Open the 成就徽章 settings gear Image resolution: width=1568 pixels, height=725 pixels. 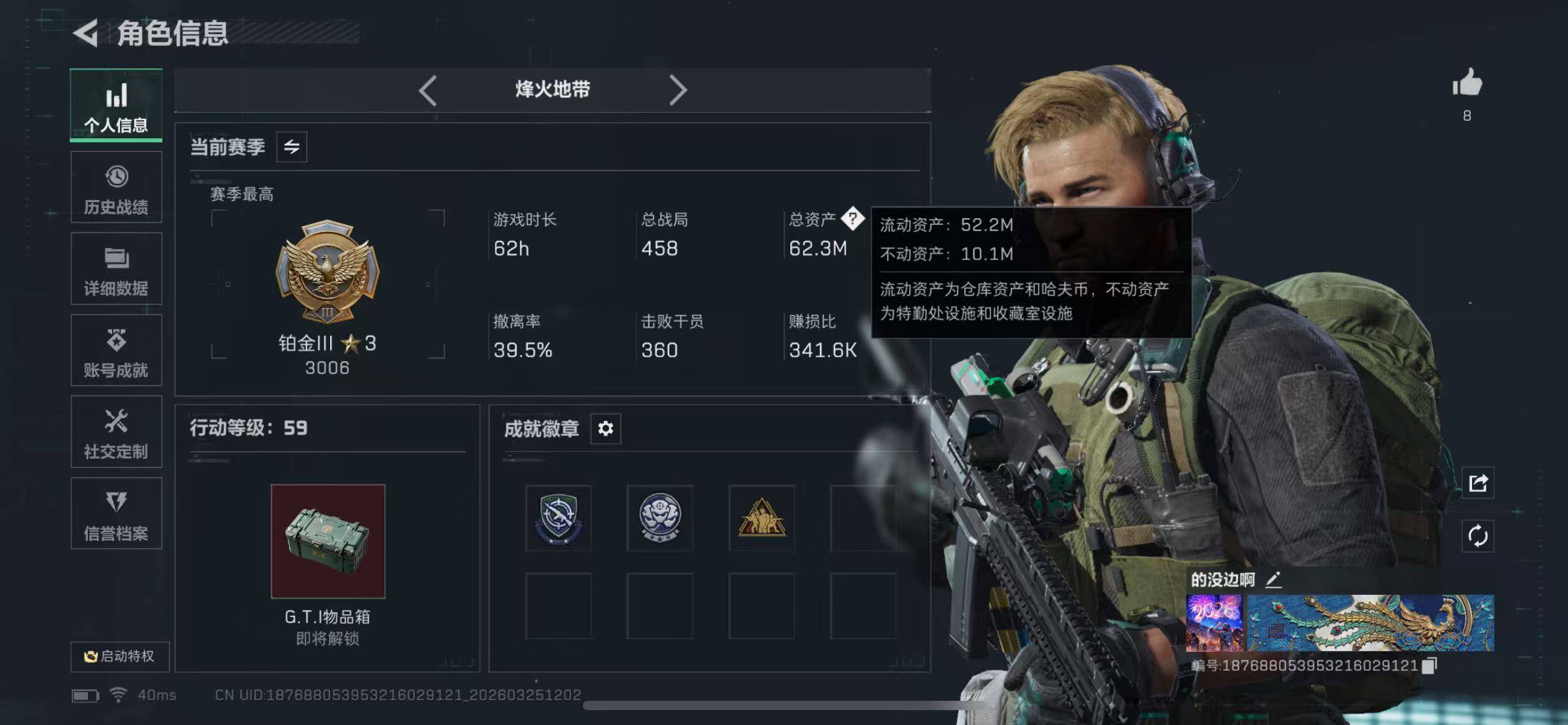coord(606,428)
